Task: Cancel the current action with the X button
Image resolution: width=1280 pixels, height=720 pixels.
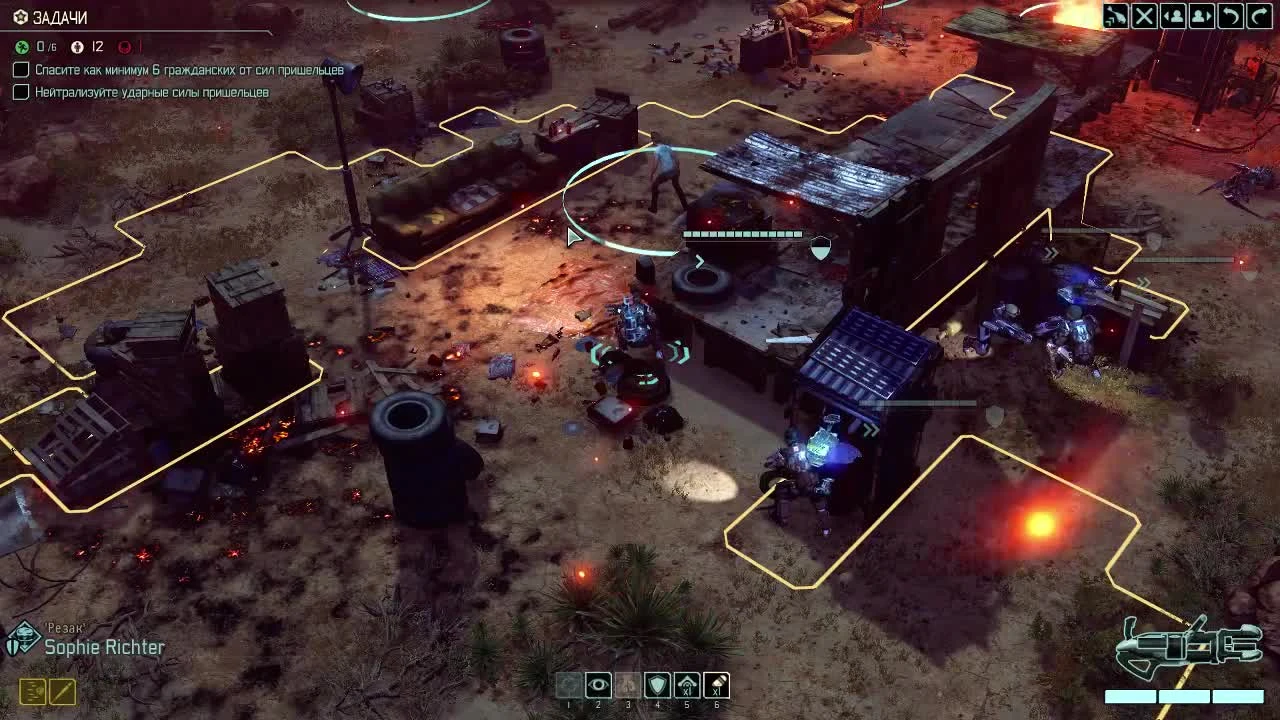Action: (x=1143, y=15)
